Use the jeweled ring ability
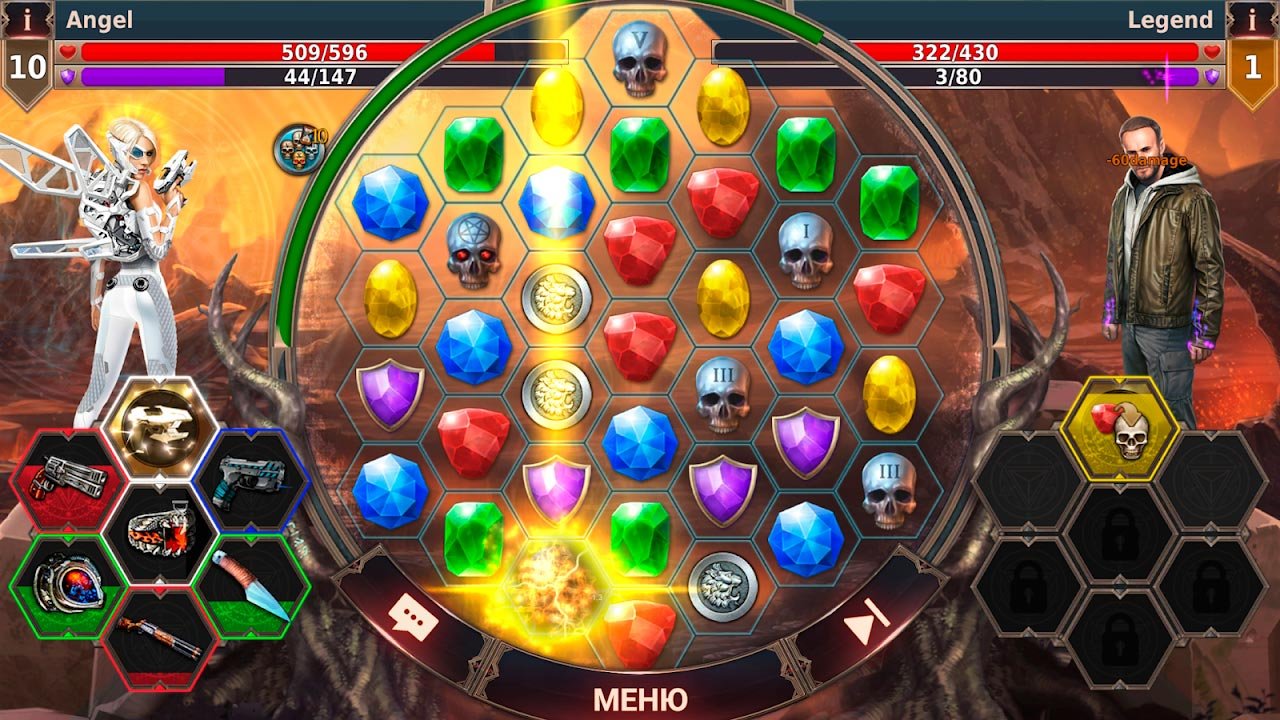This screenshot has height=720, width=1280. point(68,583)
